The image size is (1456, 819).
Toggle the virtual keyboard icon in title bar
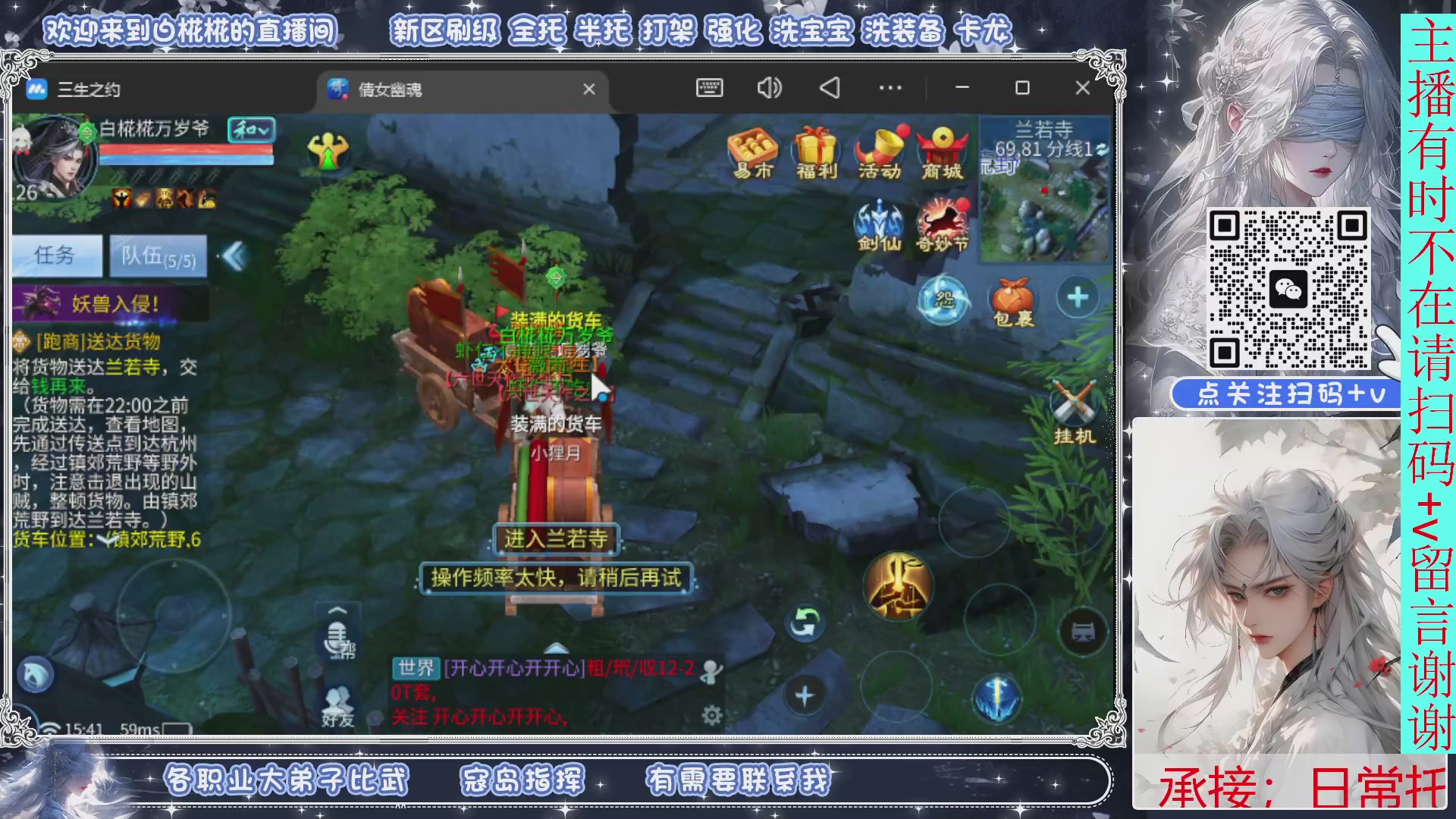[x=708, y=89]
